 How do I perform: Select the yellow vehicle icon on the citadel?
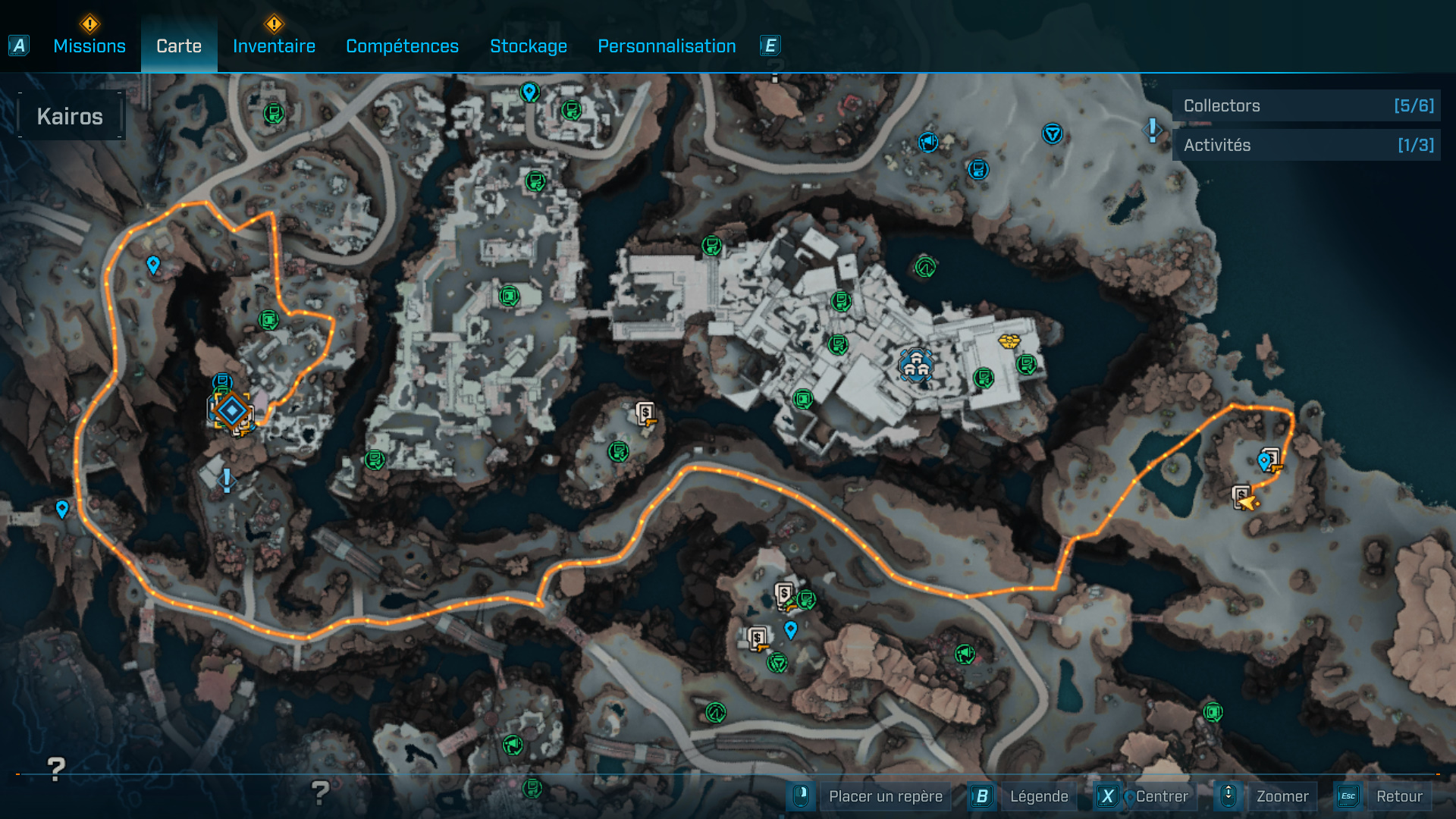coord(1009,341)
